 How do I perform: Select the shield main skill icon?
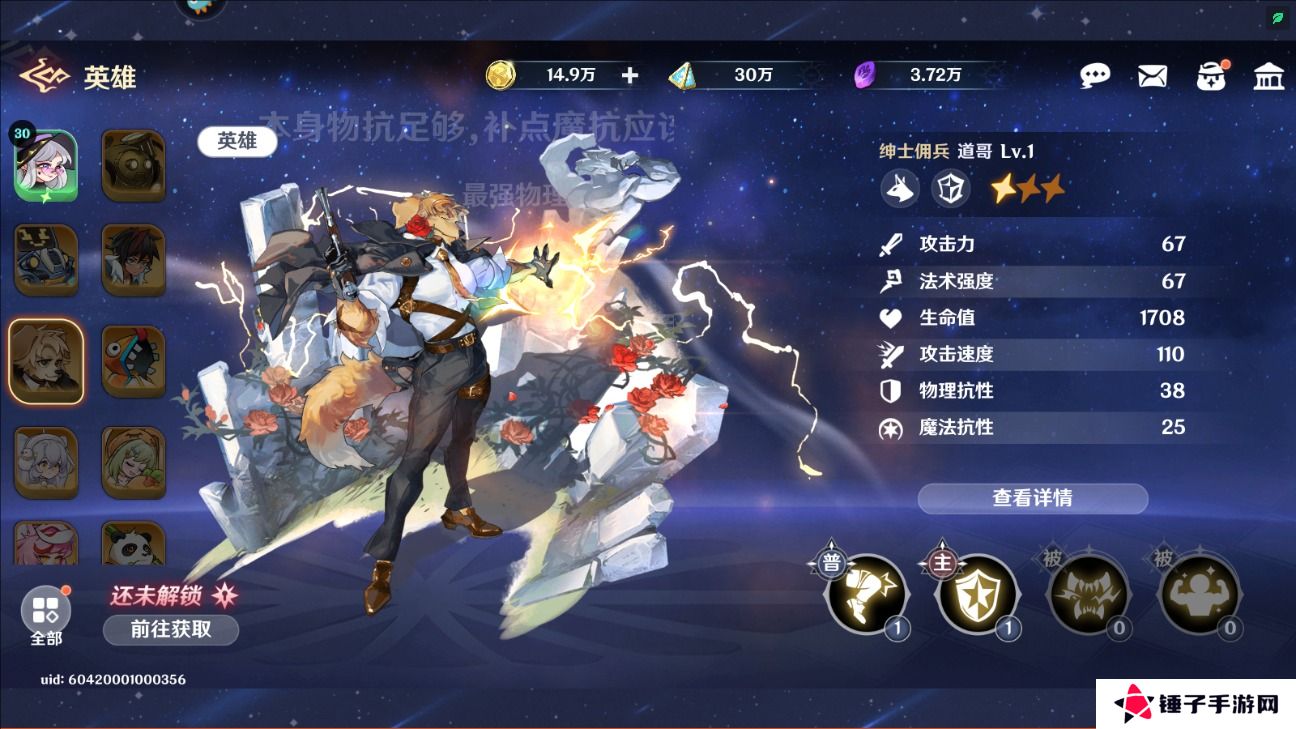coord(979,595)
